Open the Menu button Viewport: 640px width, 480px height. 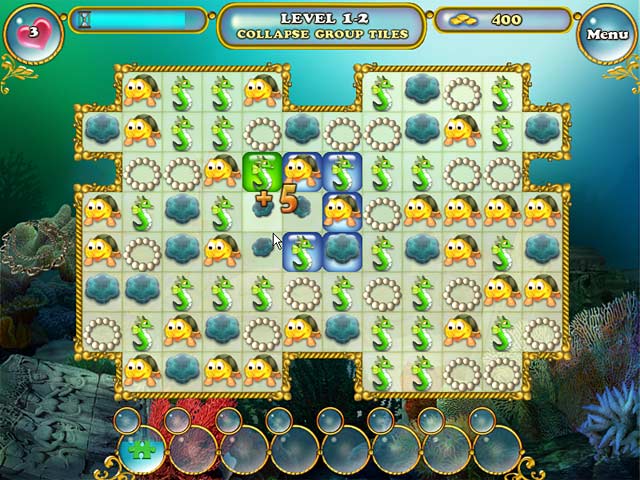click(607, 34)
